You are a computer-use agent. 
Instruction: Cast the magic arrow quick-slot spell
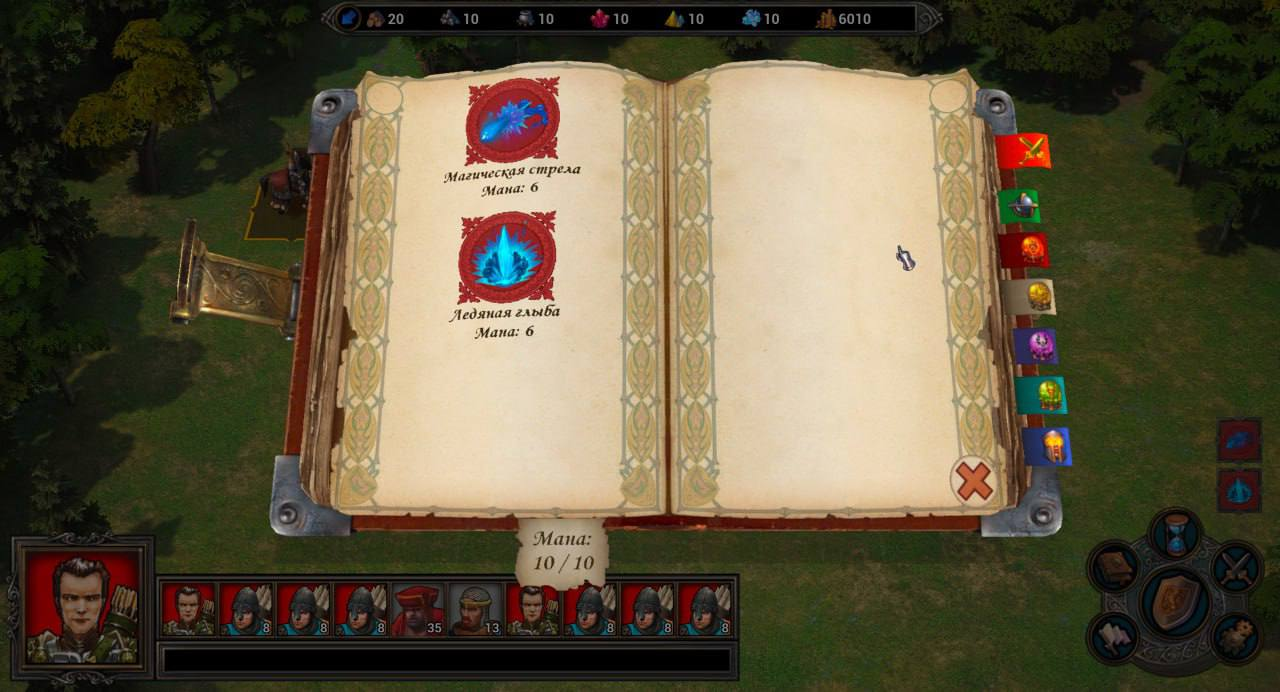point(1239,440)
